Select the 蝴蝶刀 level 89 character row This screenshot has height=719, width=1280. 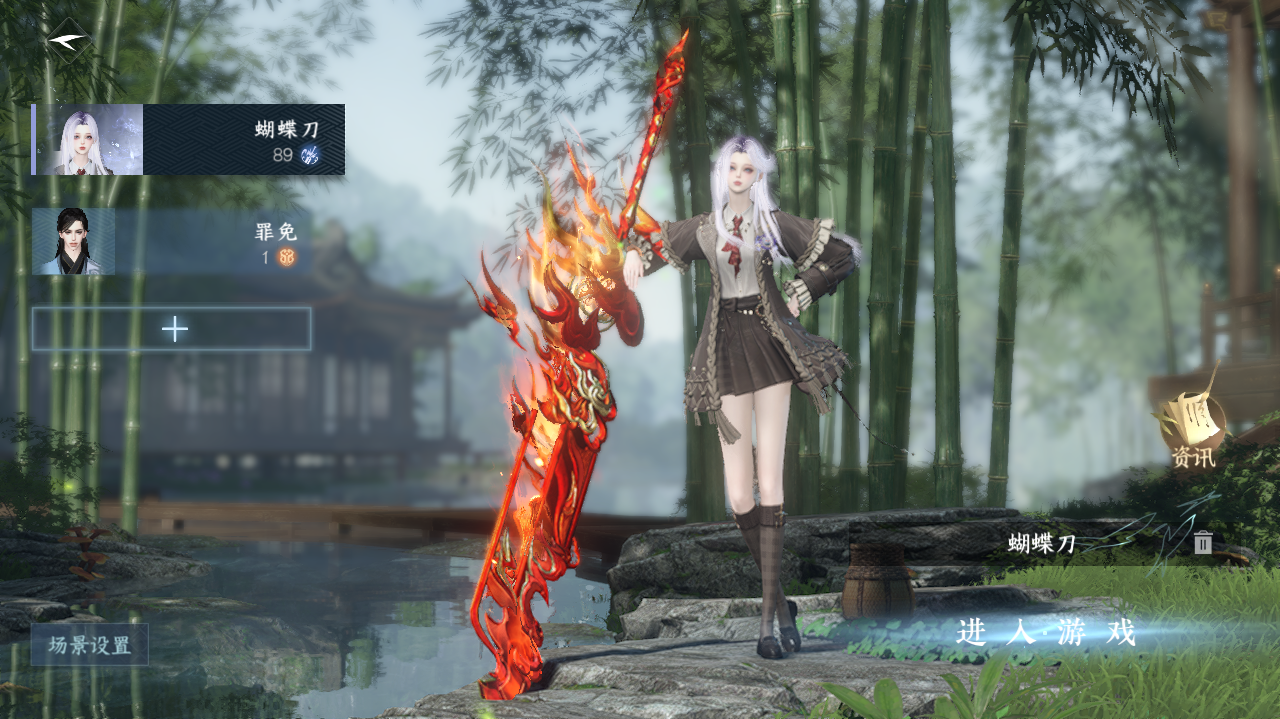tap(189, 140)
